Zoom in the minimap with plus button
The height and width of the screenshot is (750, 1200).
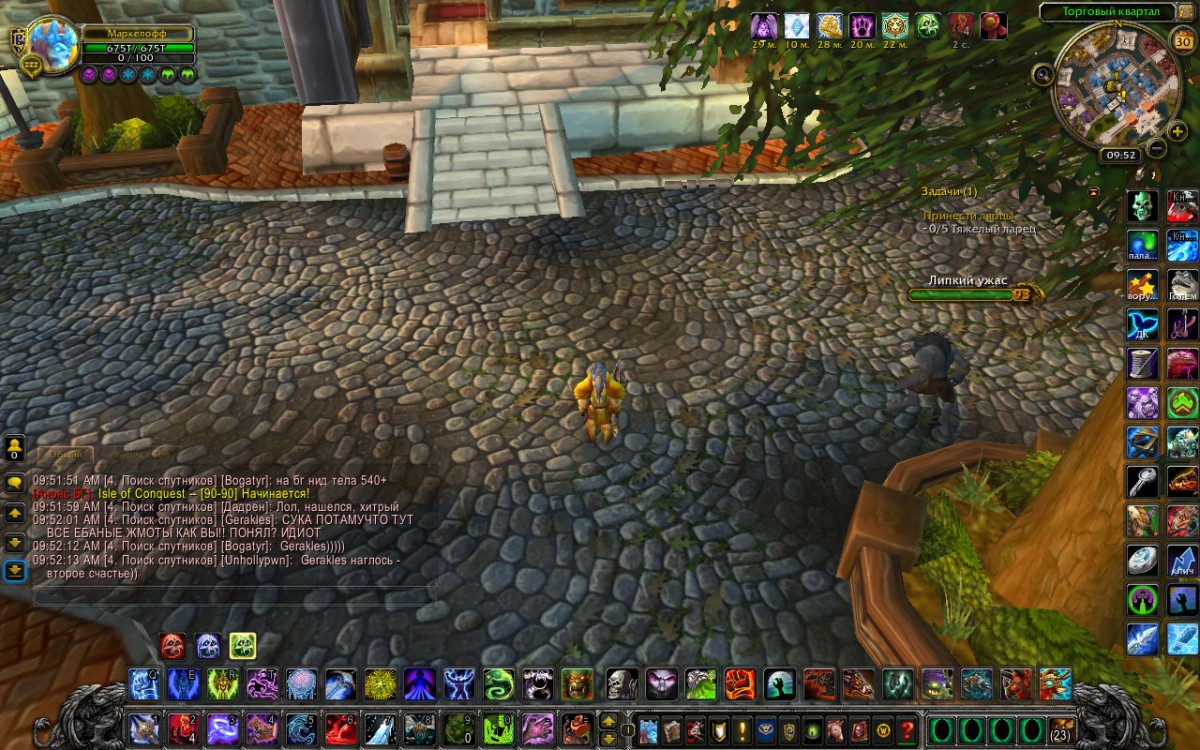pos(1178,131)
